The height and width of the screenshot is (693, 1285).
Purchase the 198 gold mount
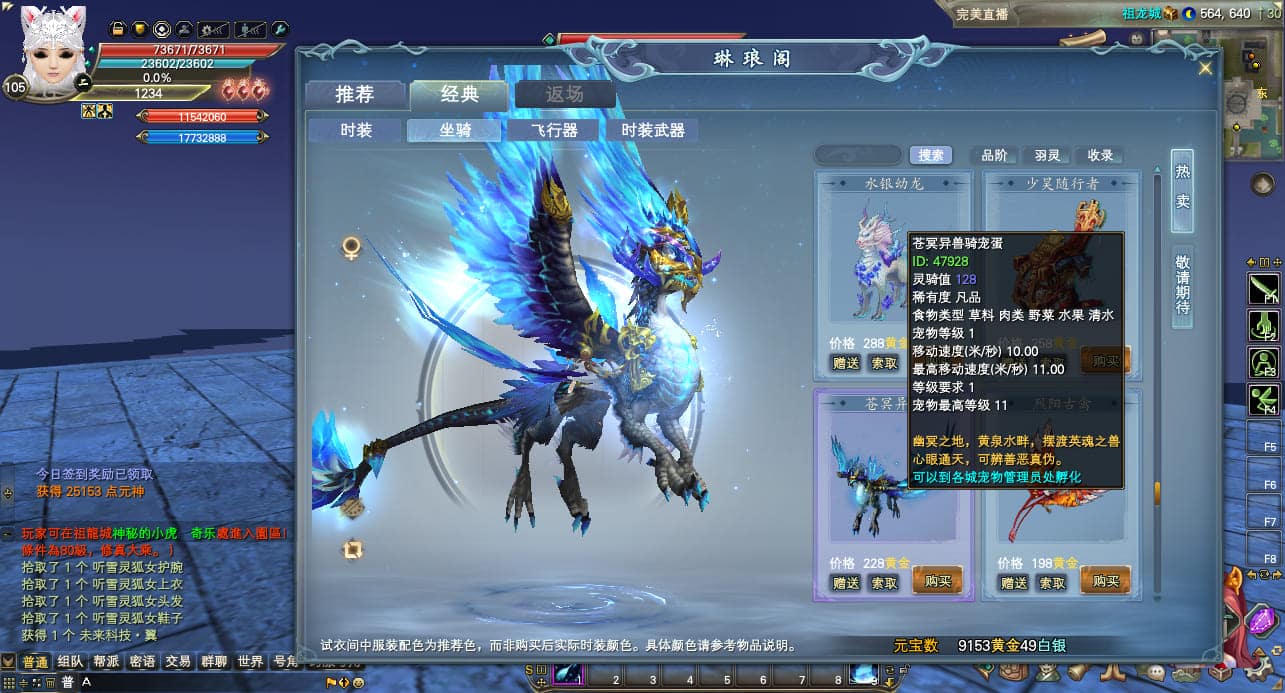click(x=1105, y=582)
